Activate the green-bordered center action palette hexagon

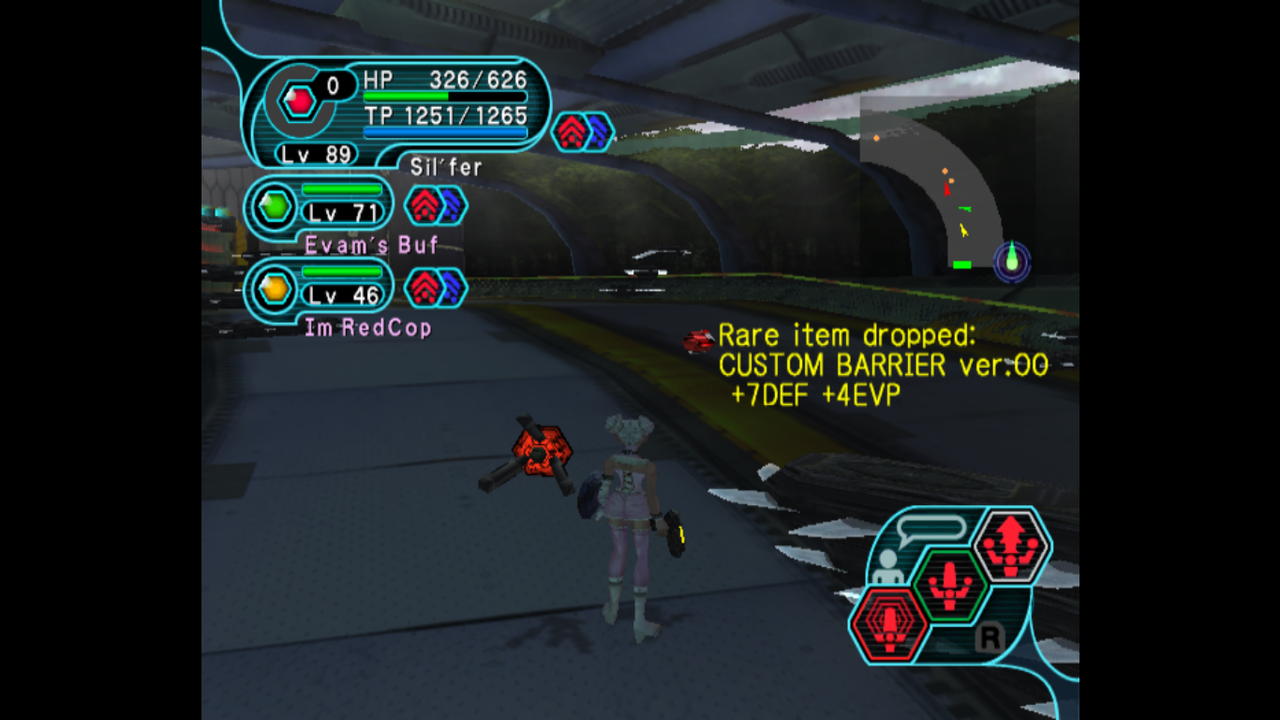(x=949, y=584)
